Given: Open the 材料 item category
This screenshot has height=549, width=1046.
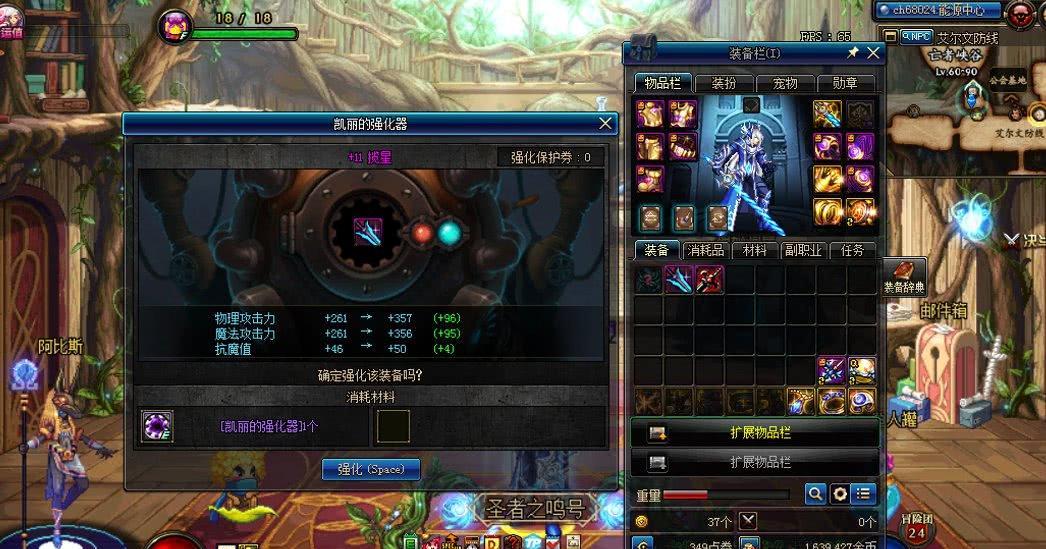Looking at the screenshot, I should pyautogui.click(x=754, y=250).
